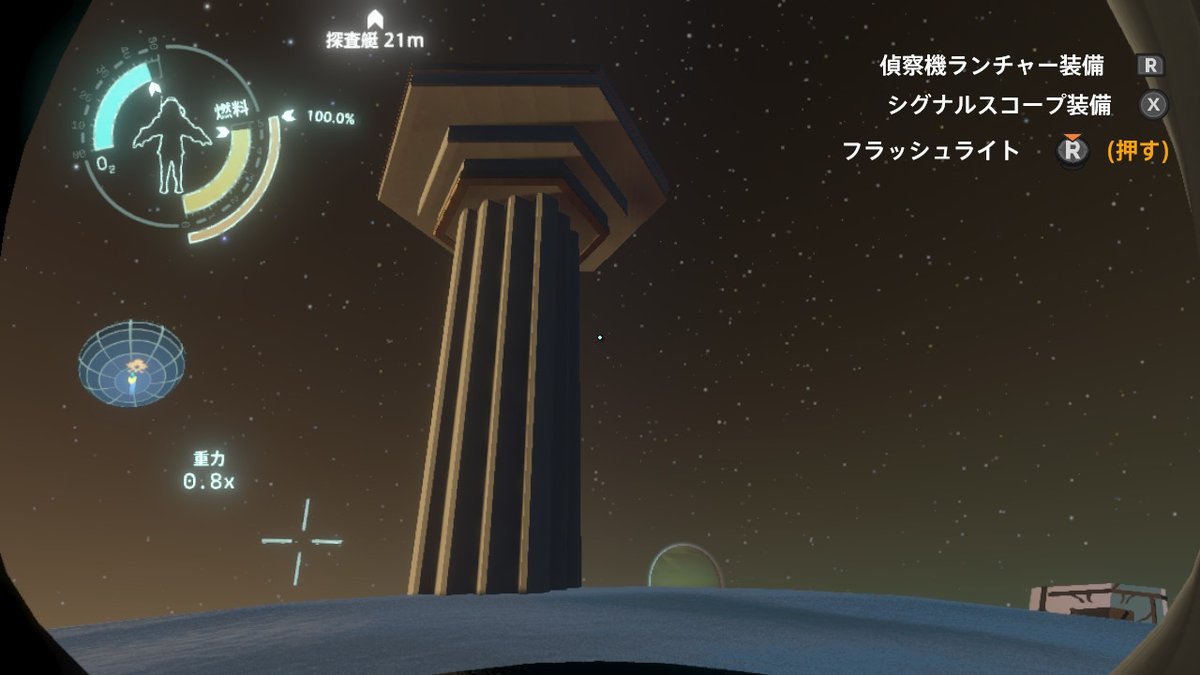Click the spherical planet minimap

point(131,362)
